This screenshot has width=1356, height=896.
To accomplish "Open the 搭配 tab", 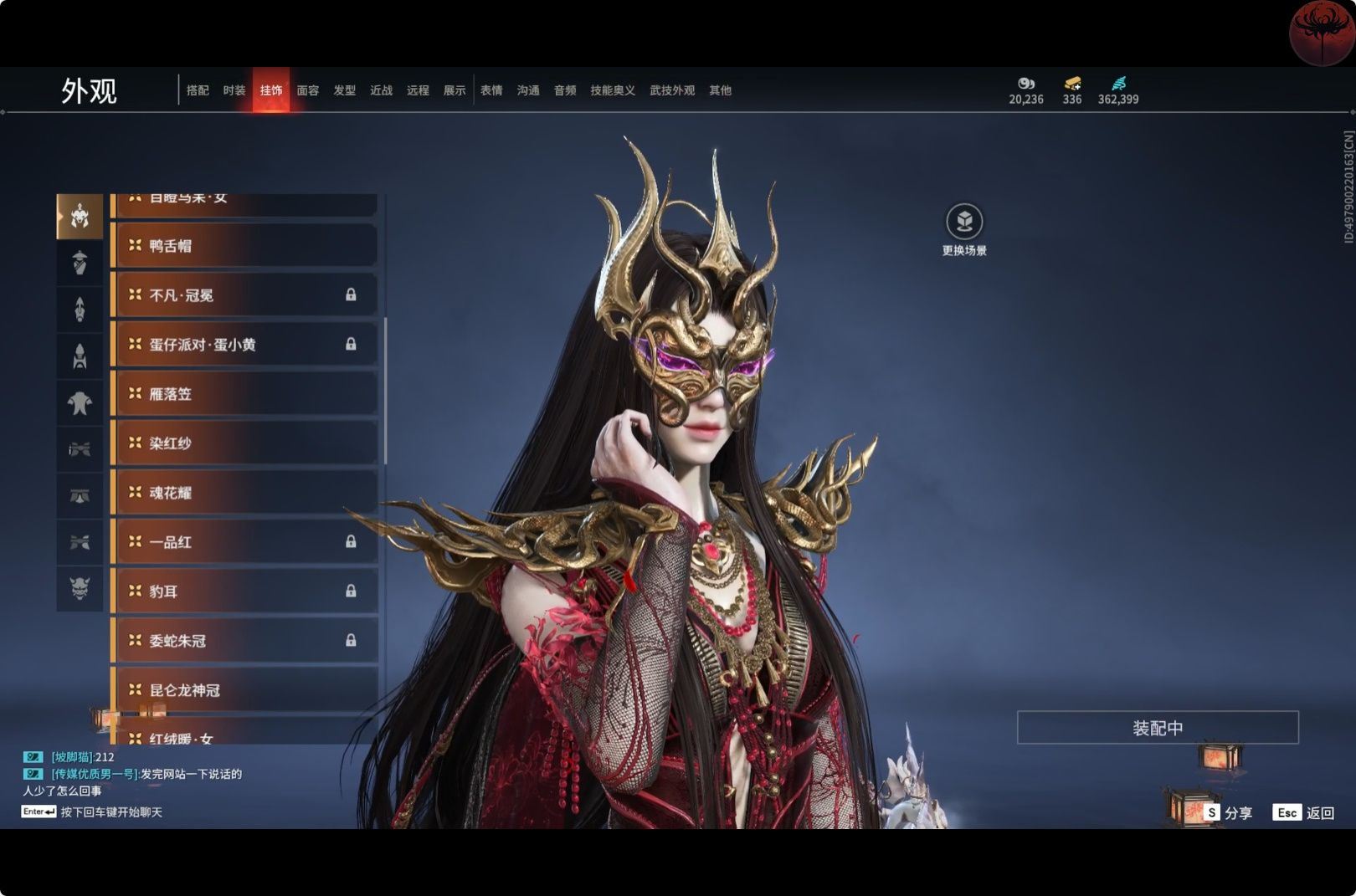I will [198, 90].
